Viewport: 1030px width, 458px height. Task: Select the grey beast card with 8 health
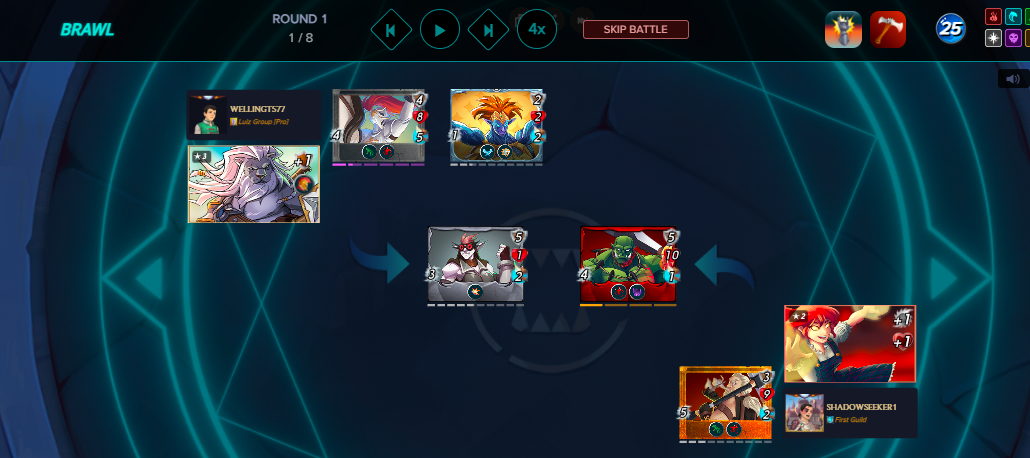[x=379, y=125]
